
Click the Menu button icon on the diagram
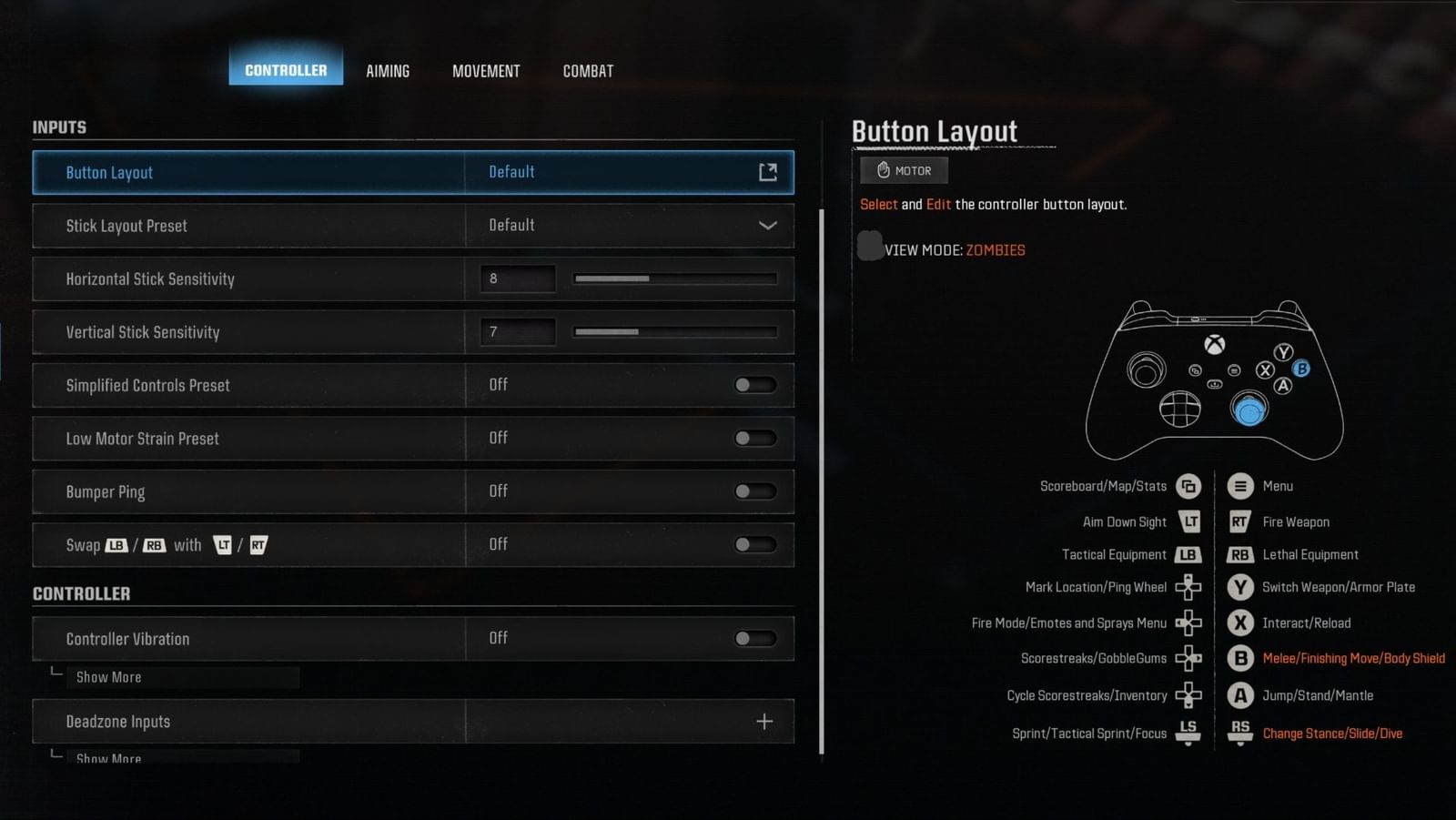click(1239, 485)
